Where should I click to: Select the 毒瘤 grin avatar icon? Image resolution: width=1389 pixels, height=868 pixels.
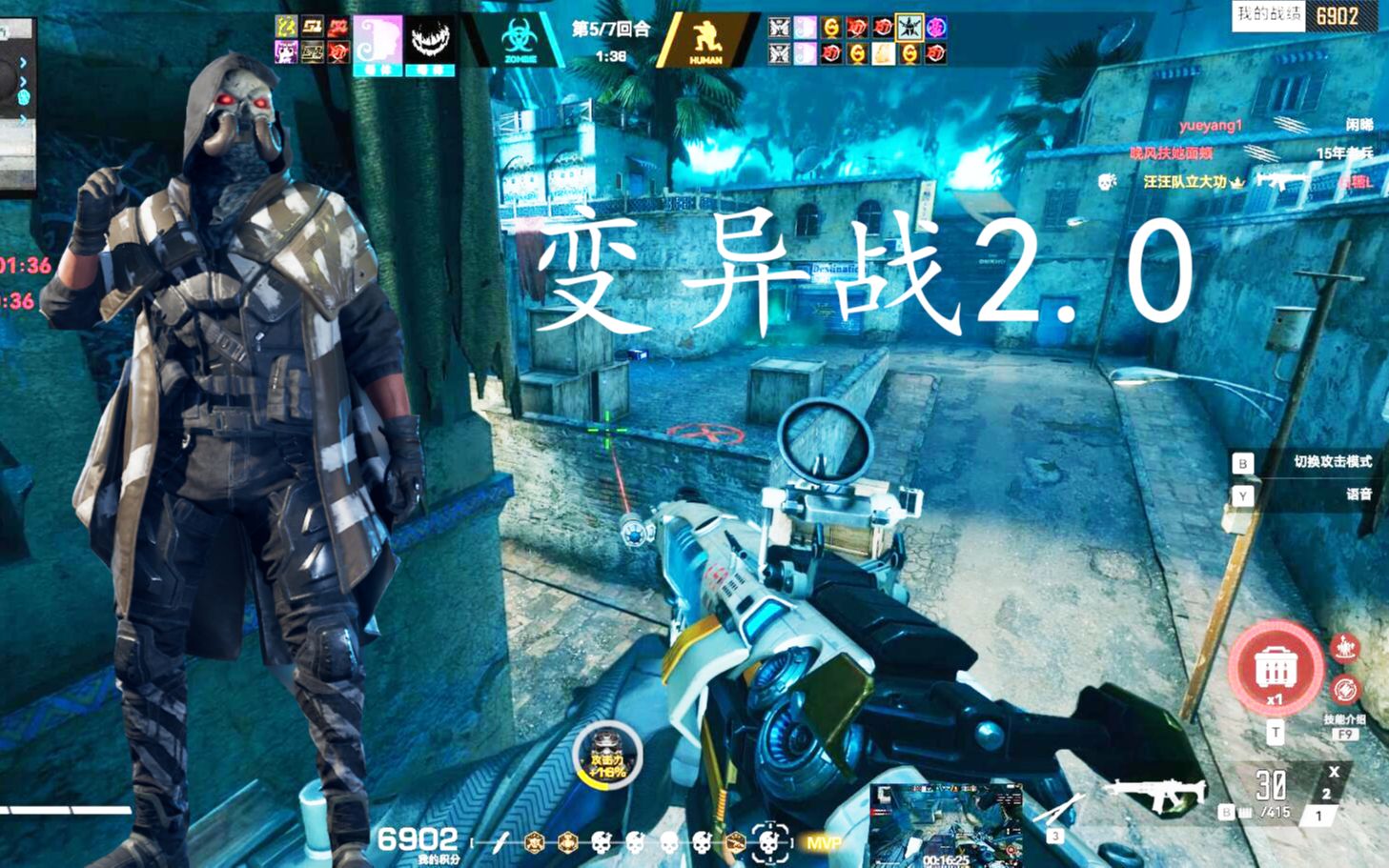click(429, 40)
